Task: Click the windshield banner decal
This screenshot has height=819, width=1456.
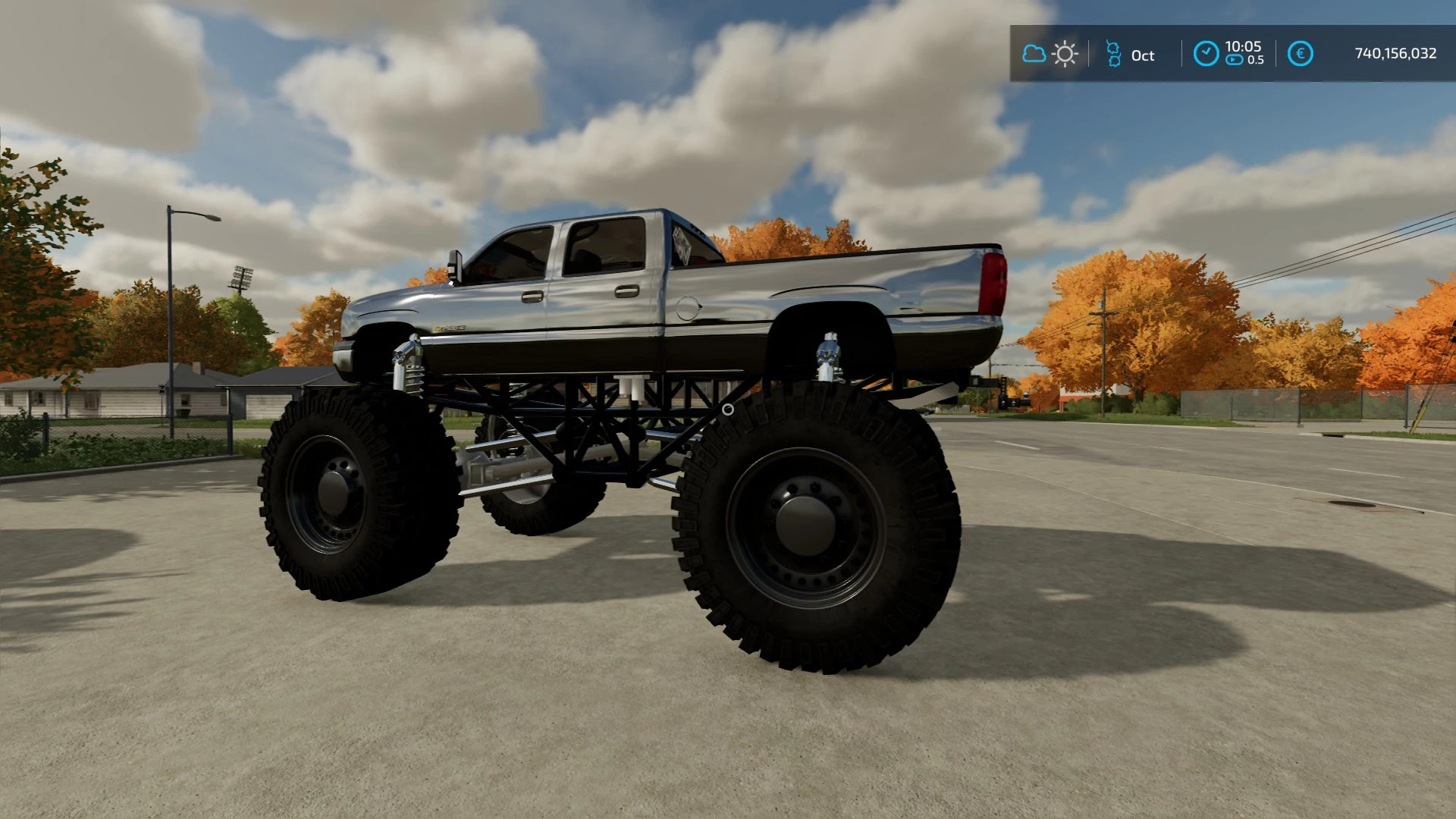Action: [682, 244]
